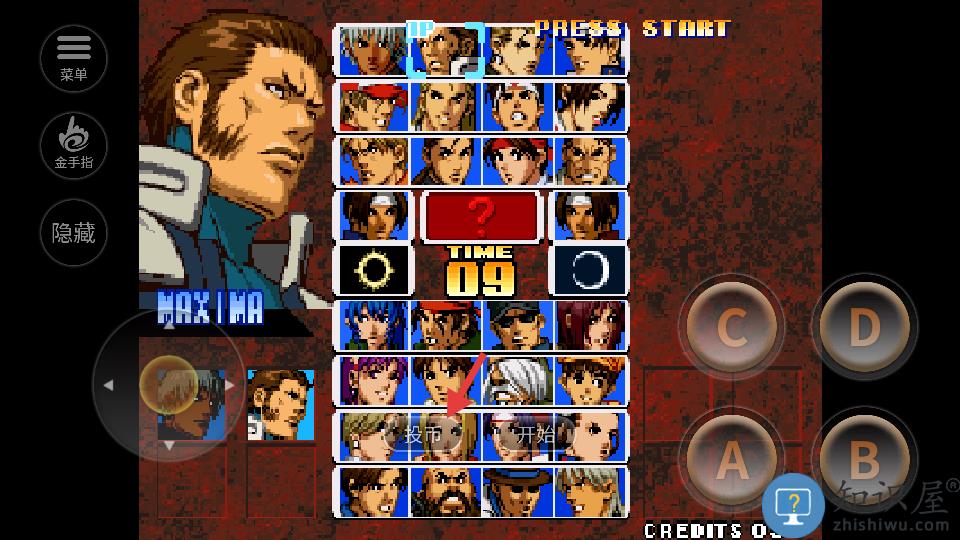
Task: Tap the virtual D attack button
Action: click(863, 328)
